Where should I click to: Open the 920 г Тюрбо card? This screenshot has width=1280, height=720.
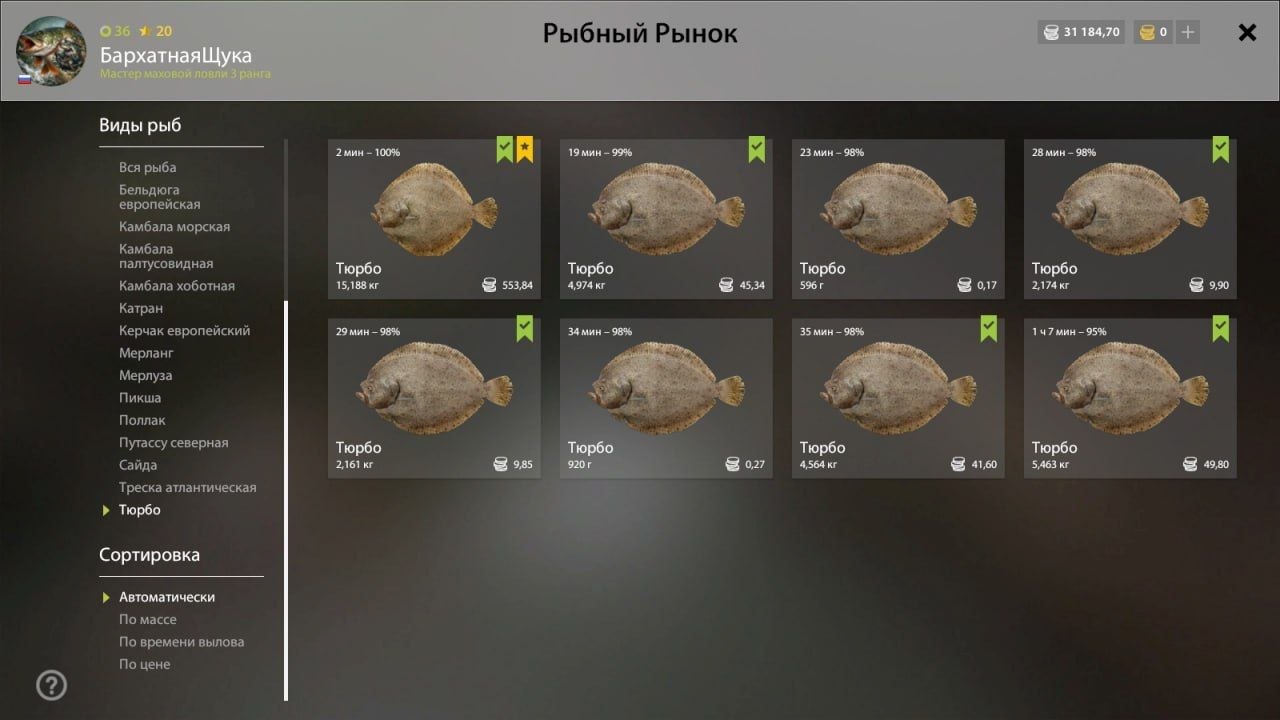[x=666, y=398]
